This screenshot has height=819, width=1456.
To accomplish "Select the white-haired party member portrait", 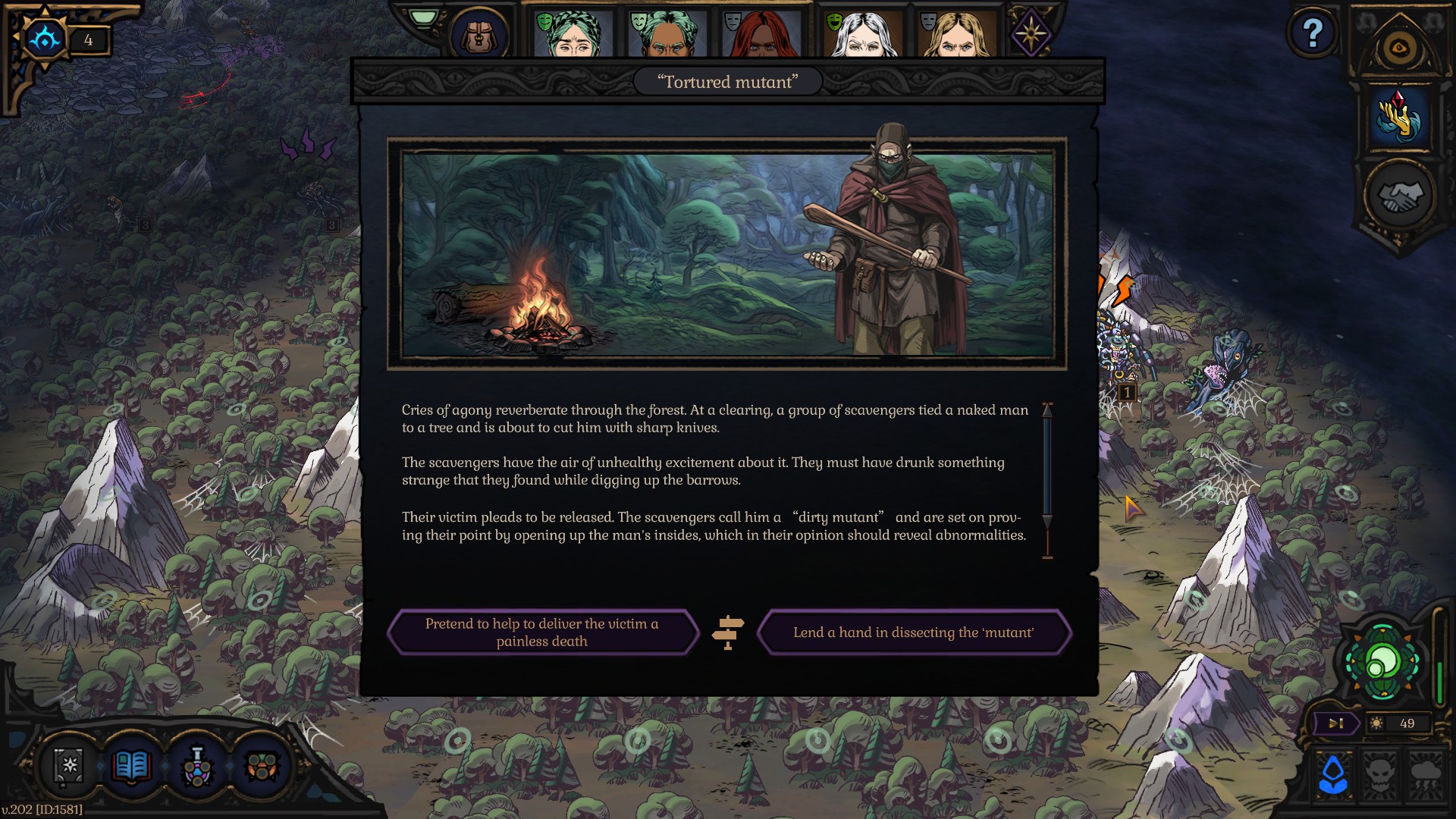I will [862, 35].
